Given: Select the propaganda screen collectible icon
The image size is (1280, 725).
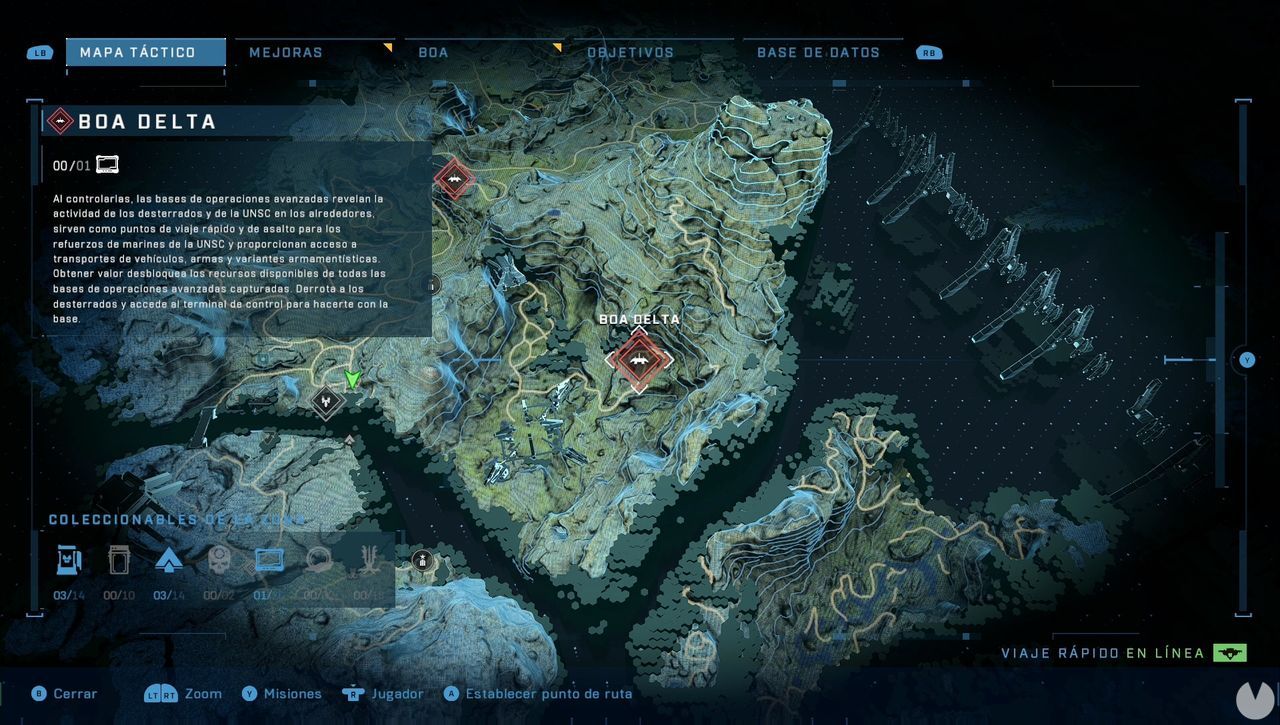Looking at the screenshot, I should [x=269, y=560].
